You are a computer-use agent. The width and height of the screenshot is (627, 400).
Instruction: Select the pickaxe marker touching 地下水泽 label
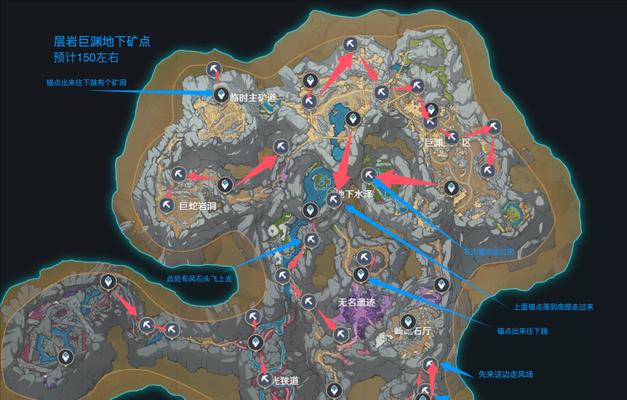point(334,200)
